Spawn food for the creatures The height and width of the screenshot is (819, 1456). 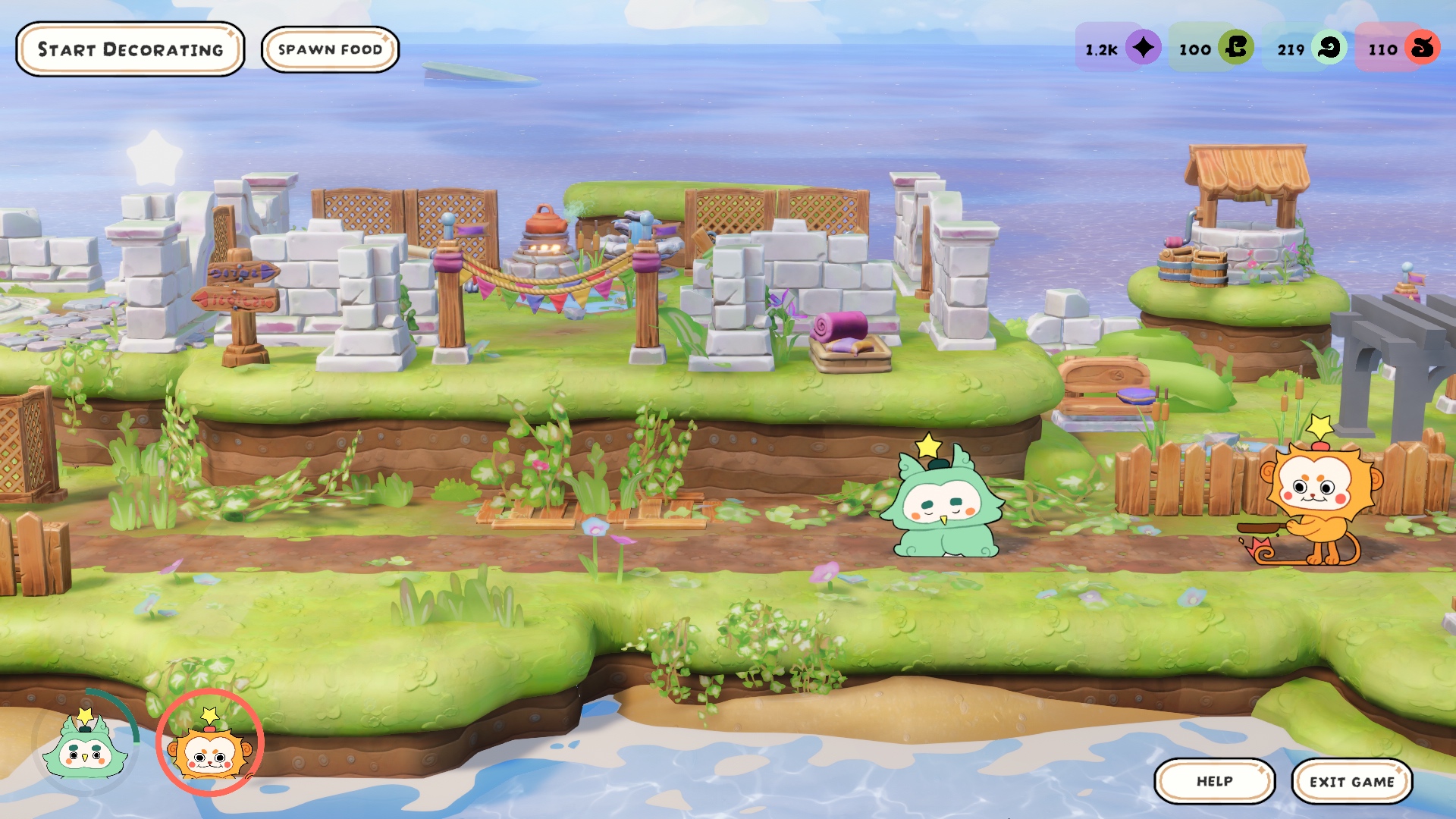point(330,49)
